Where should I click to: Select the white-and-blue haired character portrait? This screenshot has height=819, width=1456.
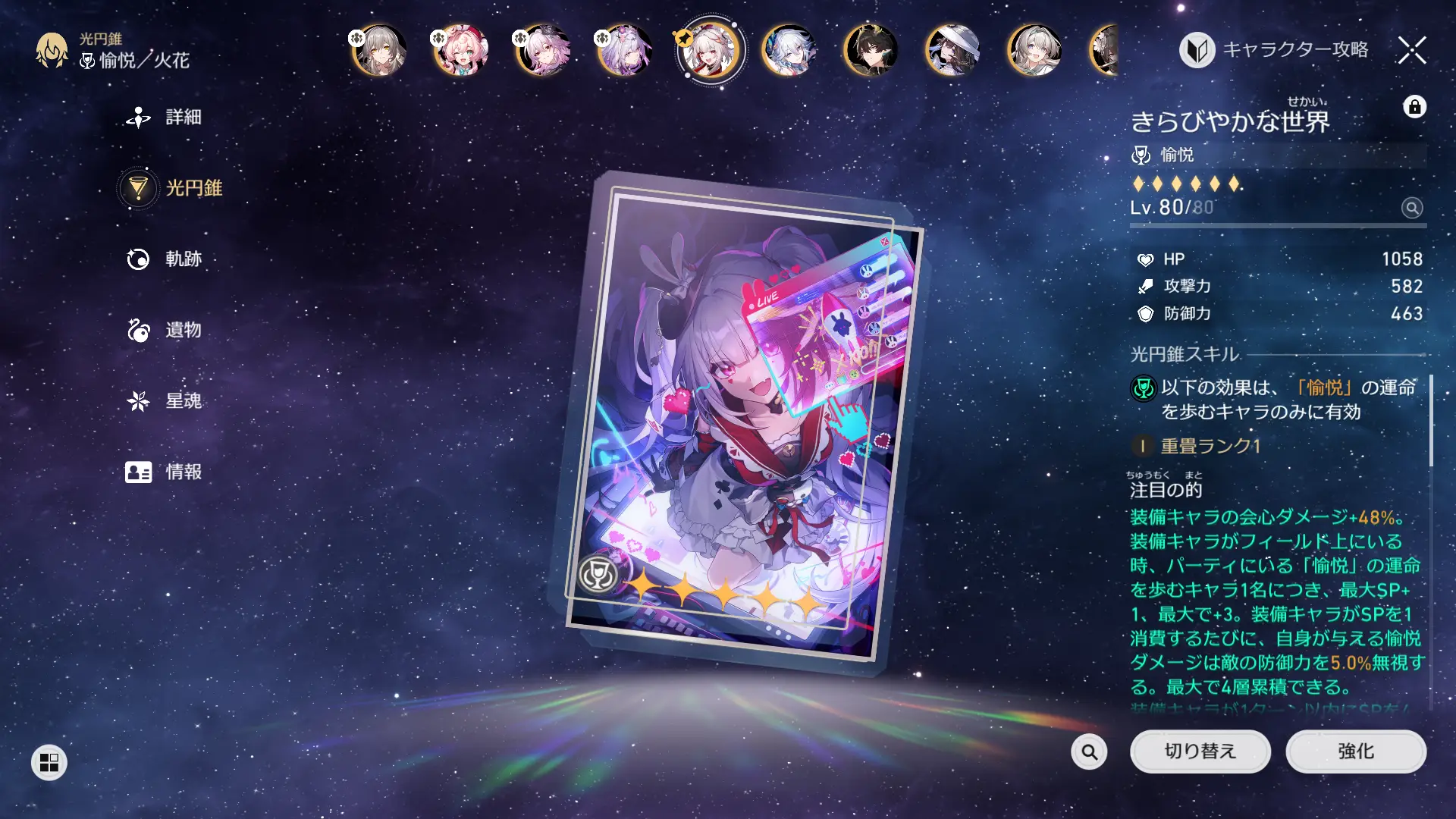pos(789,51)
